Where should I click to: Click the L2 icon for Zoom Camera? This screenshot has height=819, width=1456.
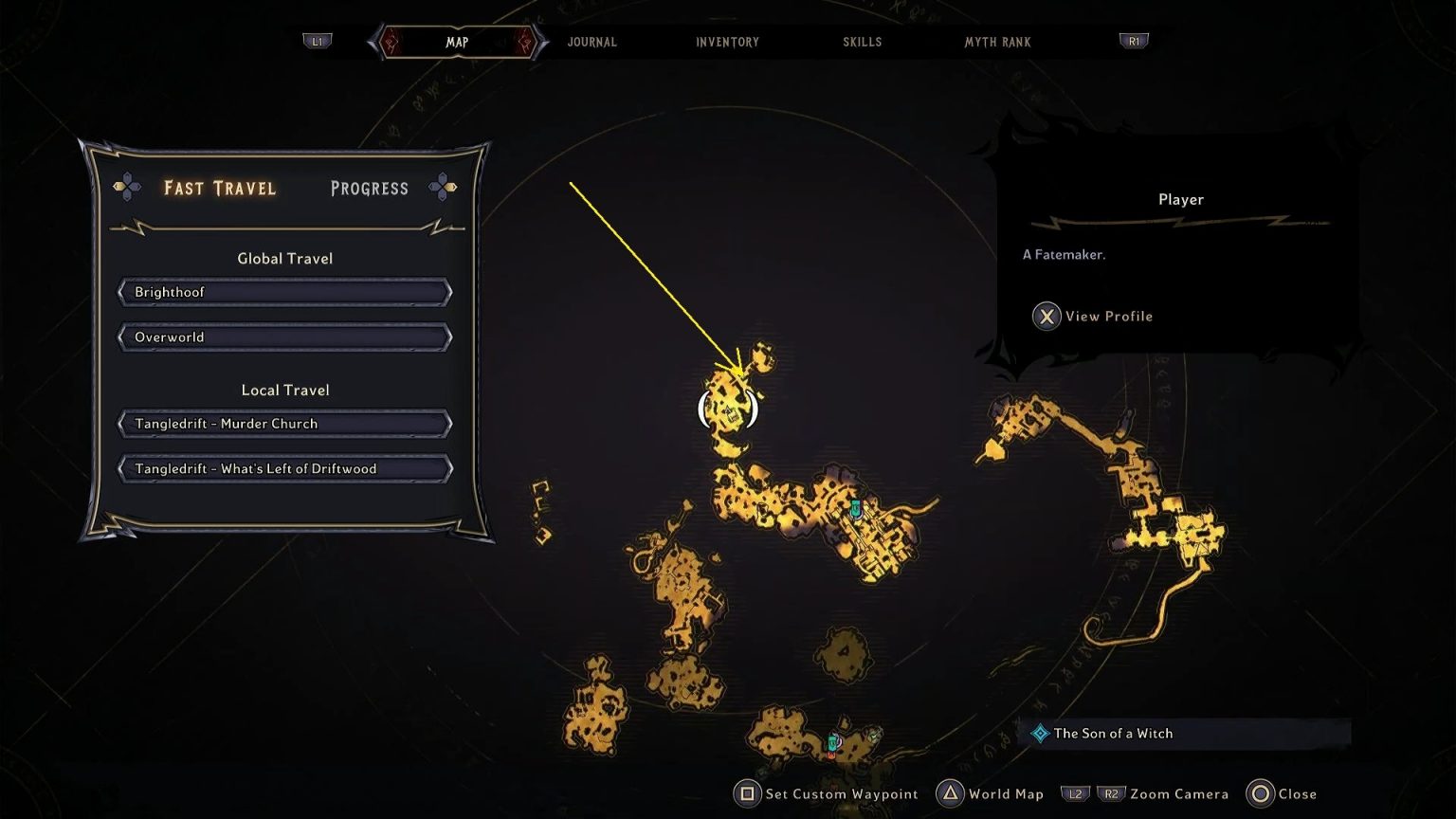tap(1076, 793)
